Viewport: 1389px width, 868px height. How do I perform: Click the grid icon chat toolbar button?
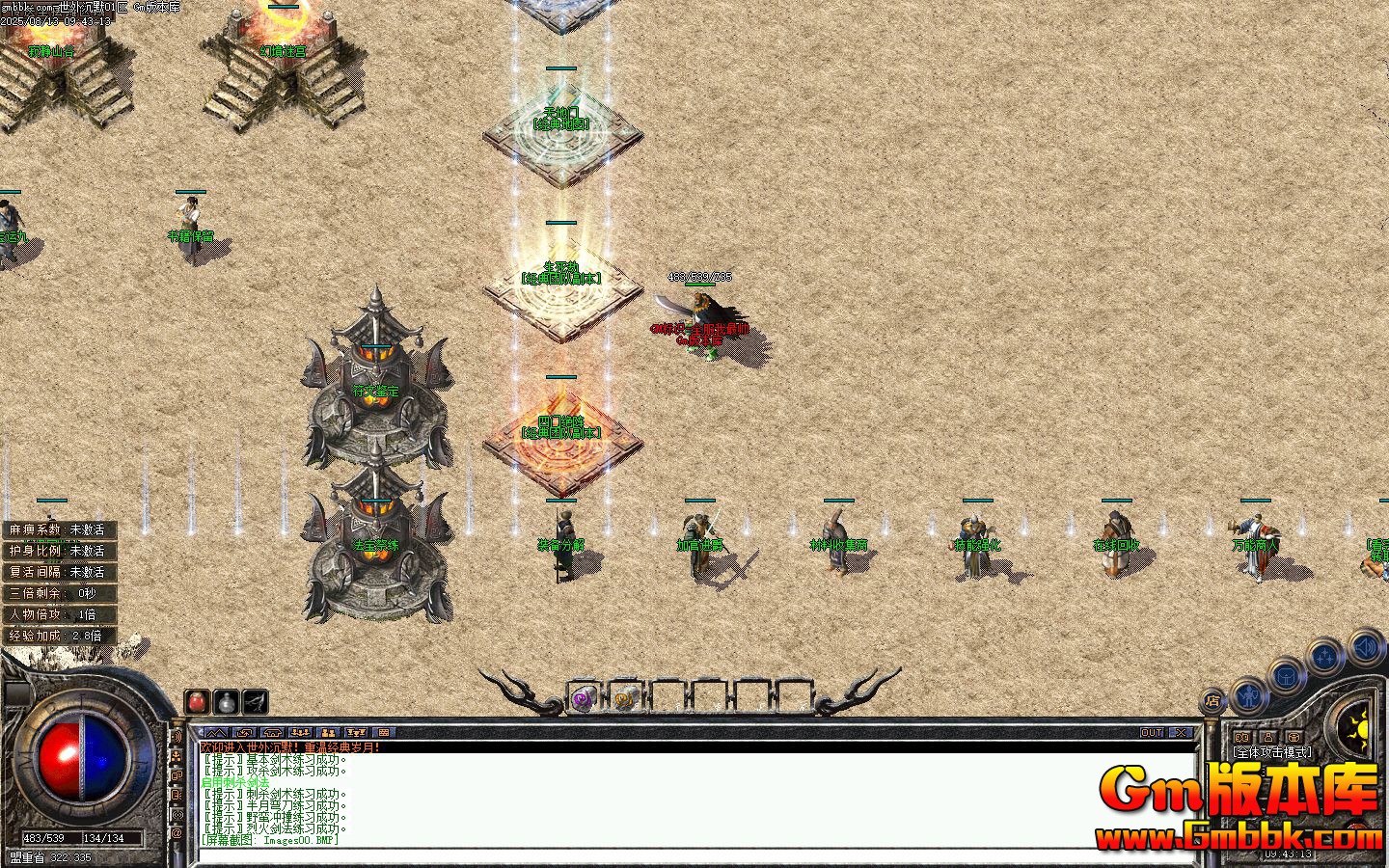point(383,733)
